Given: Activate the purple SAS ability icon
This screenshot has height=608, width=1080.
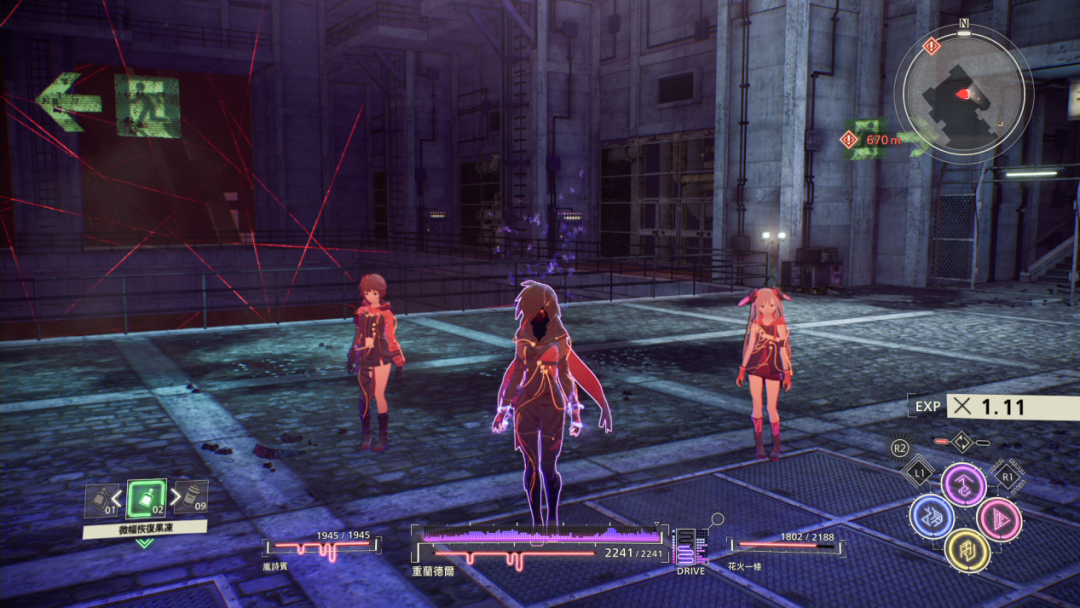Looking at the screenshot, I should (x=963, y=485).
